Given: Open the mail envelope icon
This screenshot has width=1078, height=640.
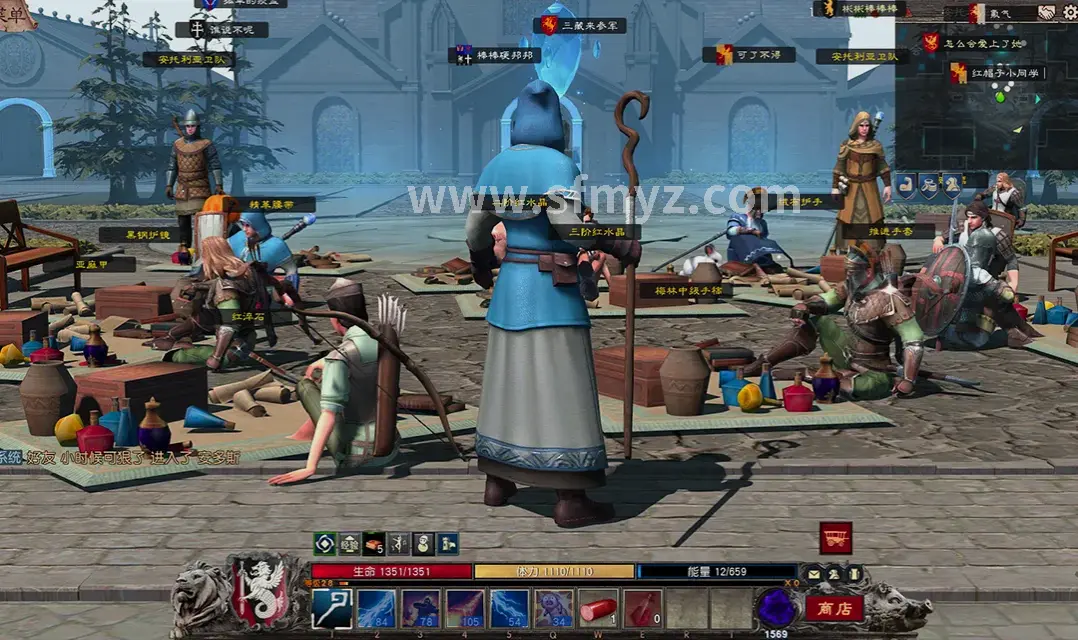Looking at the screenshot, I should (814, 573).
